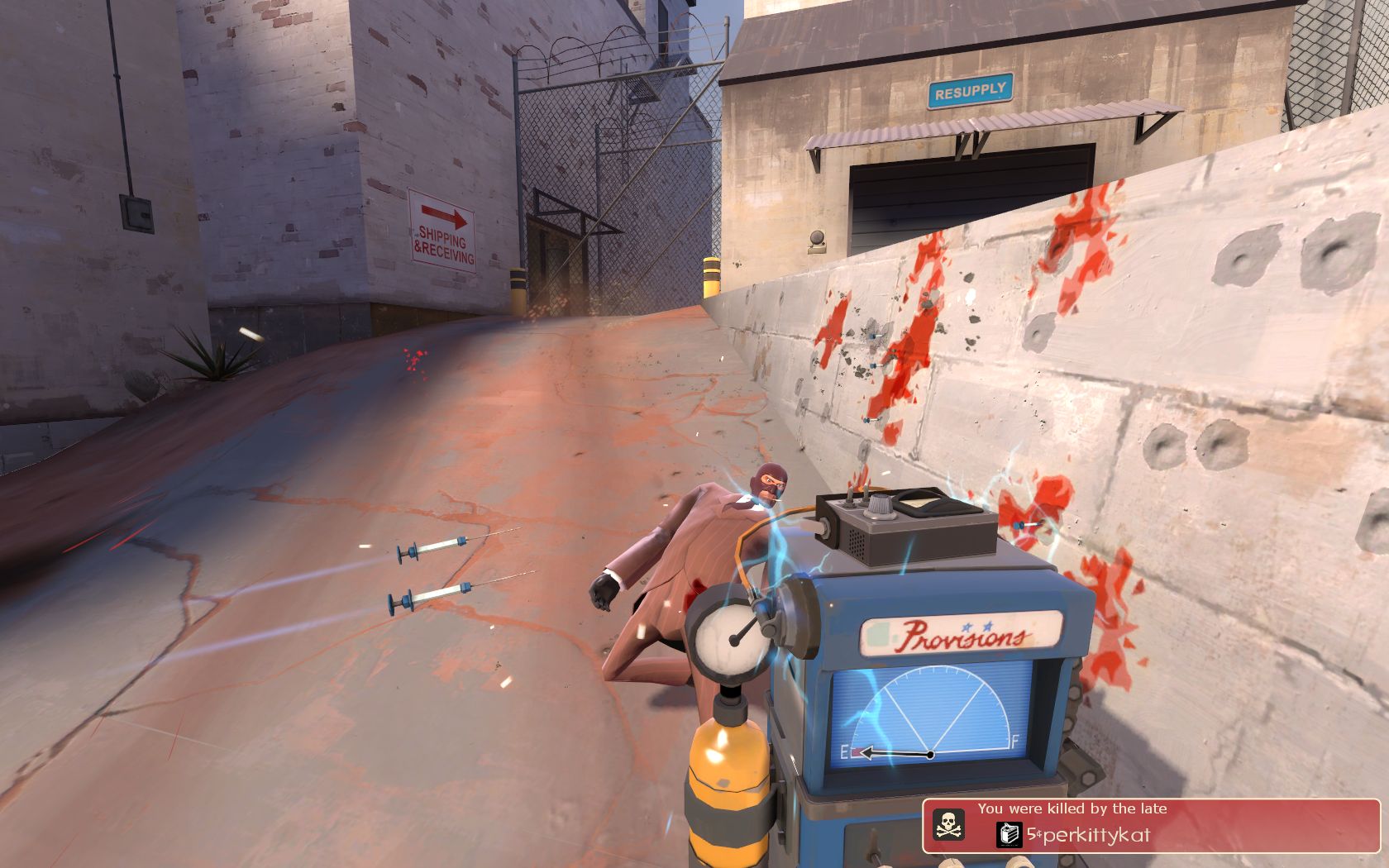Open killer perkittykat's avatar thumbnail
This screenshot has height=868, width=1389.
[x=1010, y=835]
